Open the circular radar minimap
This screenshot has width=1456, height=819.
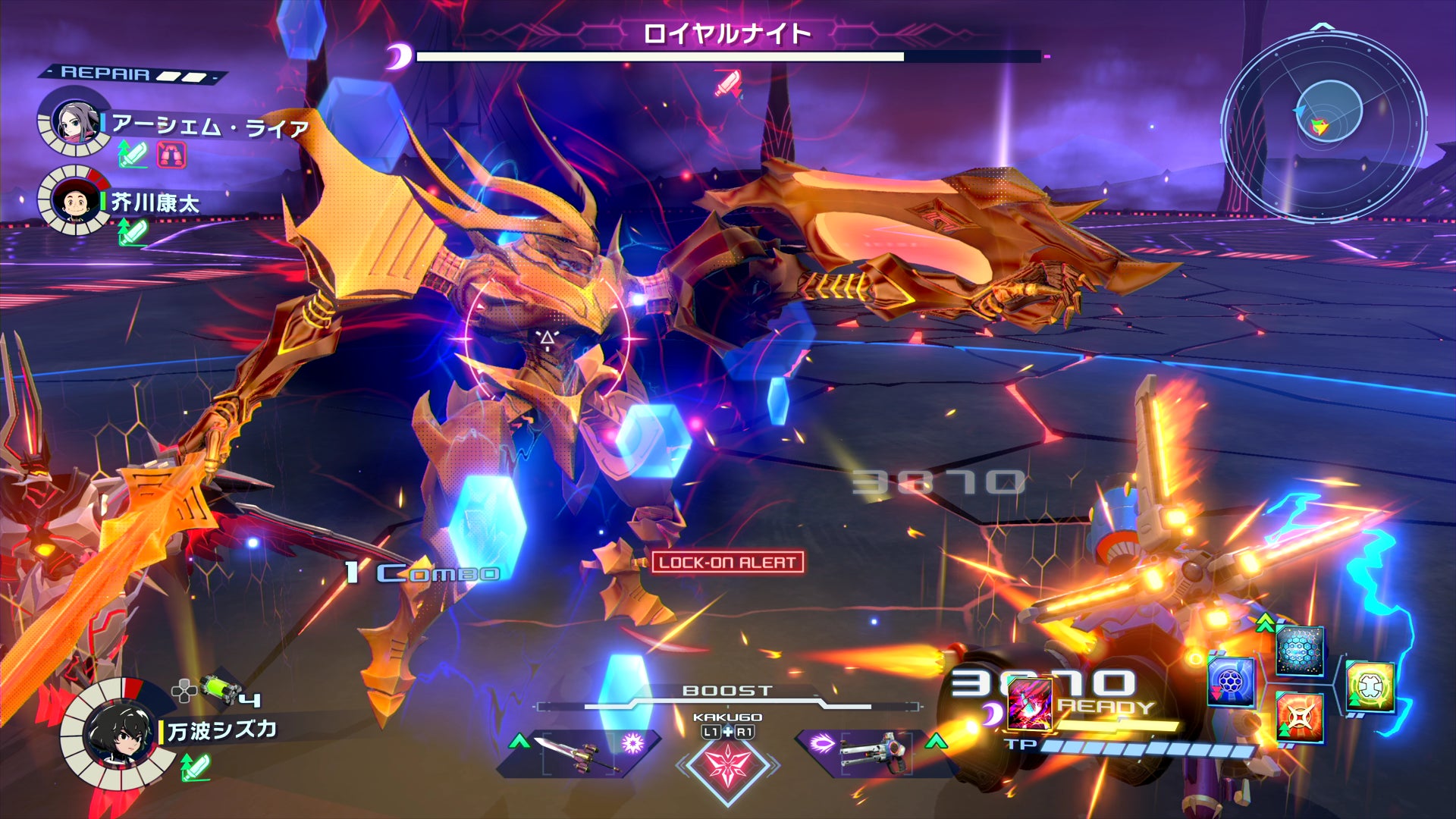pos(1325,121)
